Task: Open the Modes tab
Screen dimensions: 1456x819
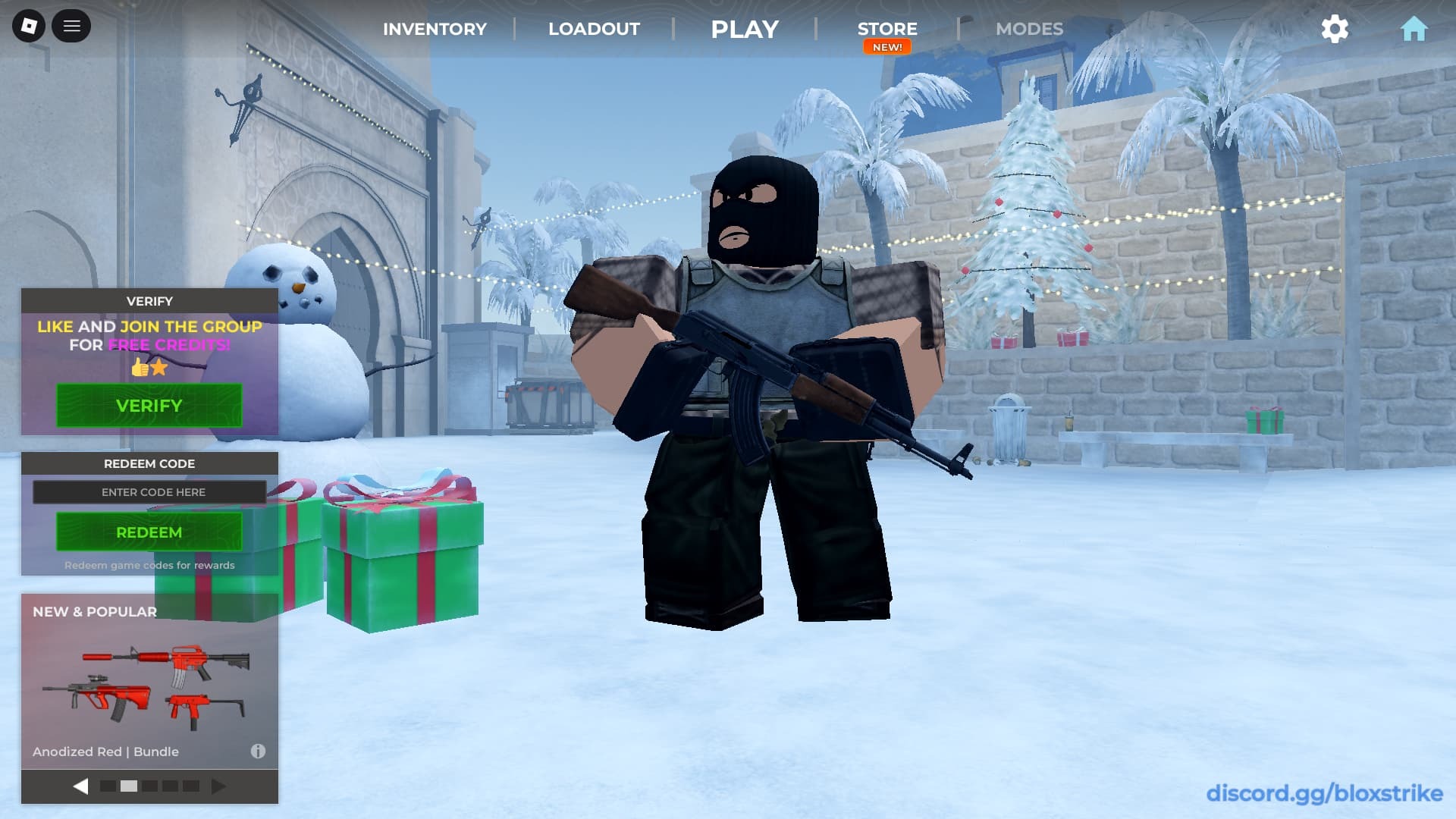Action: (1029, 29)
